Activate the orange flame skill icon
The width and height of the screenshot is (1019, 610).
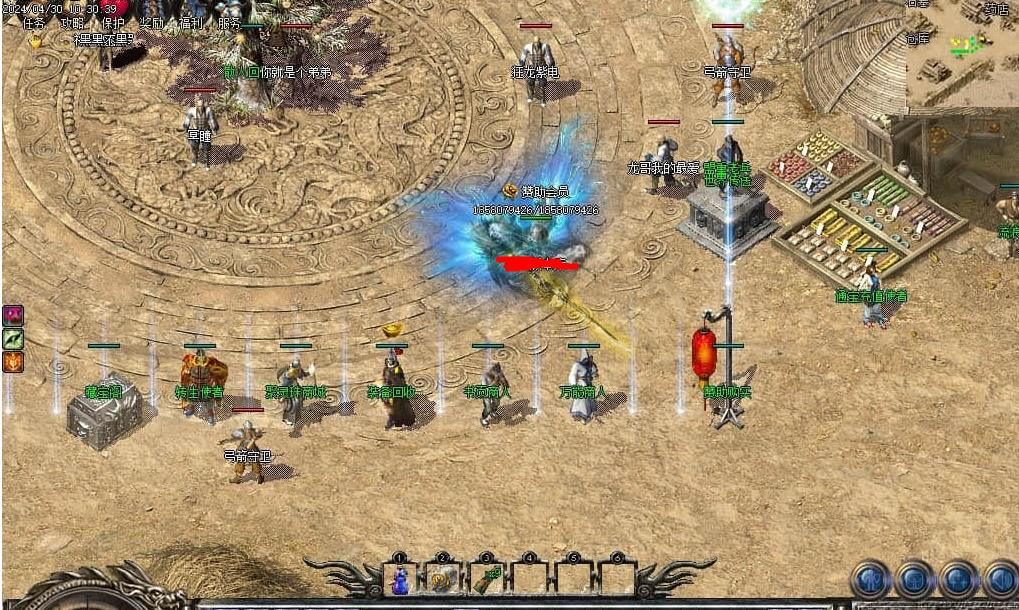tap(12, 362)
